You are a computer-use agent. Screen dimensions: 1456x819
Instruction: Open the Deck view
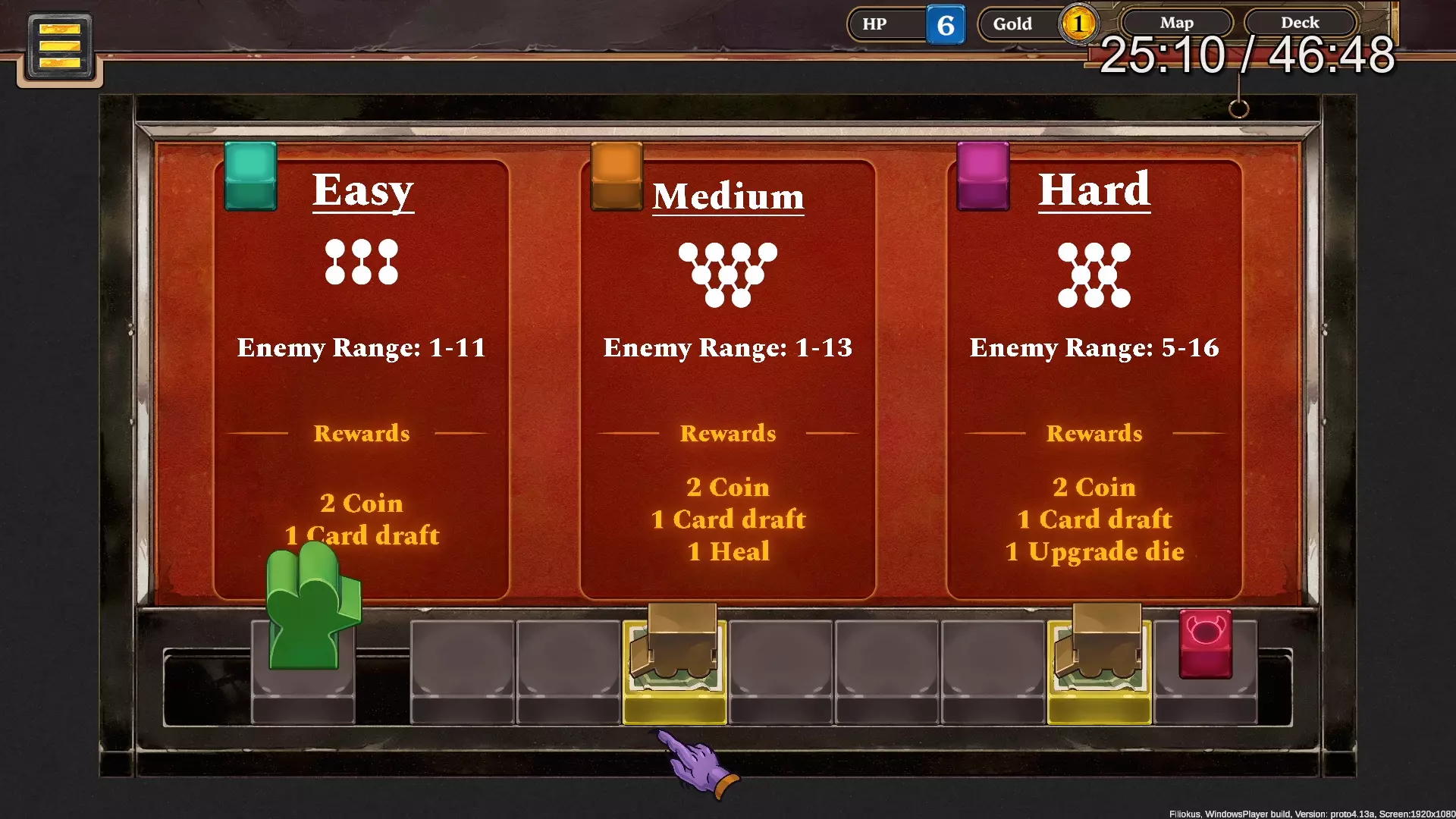(x=1300, y=23)
